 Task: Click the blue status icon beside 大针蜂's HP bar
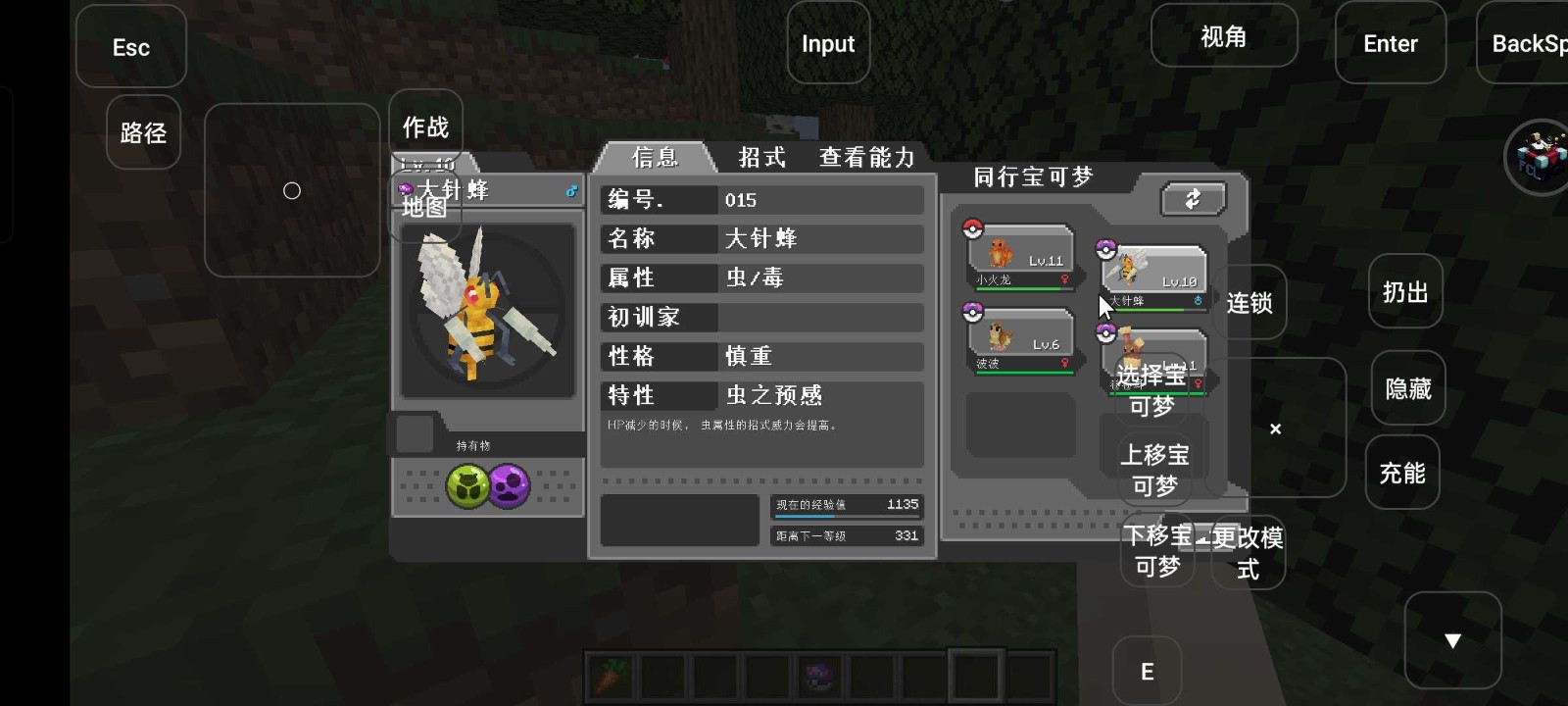(1198, 300)
